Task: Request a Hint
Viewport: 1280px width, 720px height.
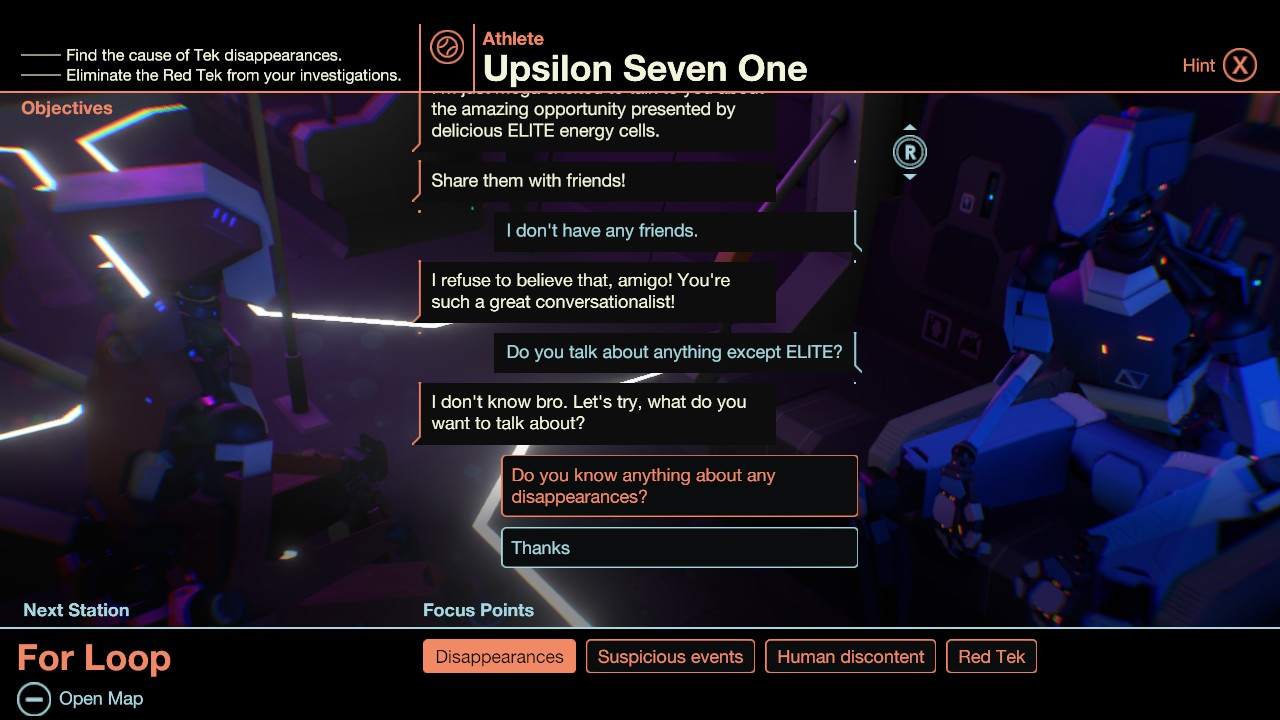Action: [1199, 64]
